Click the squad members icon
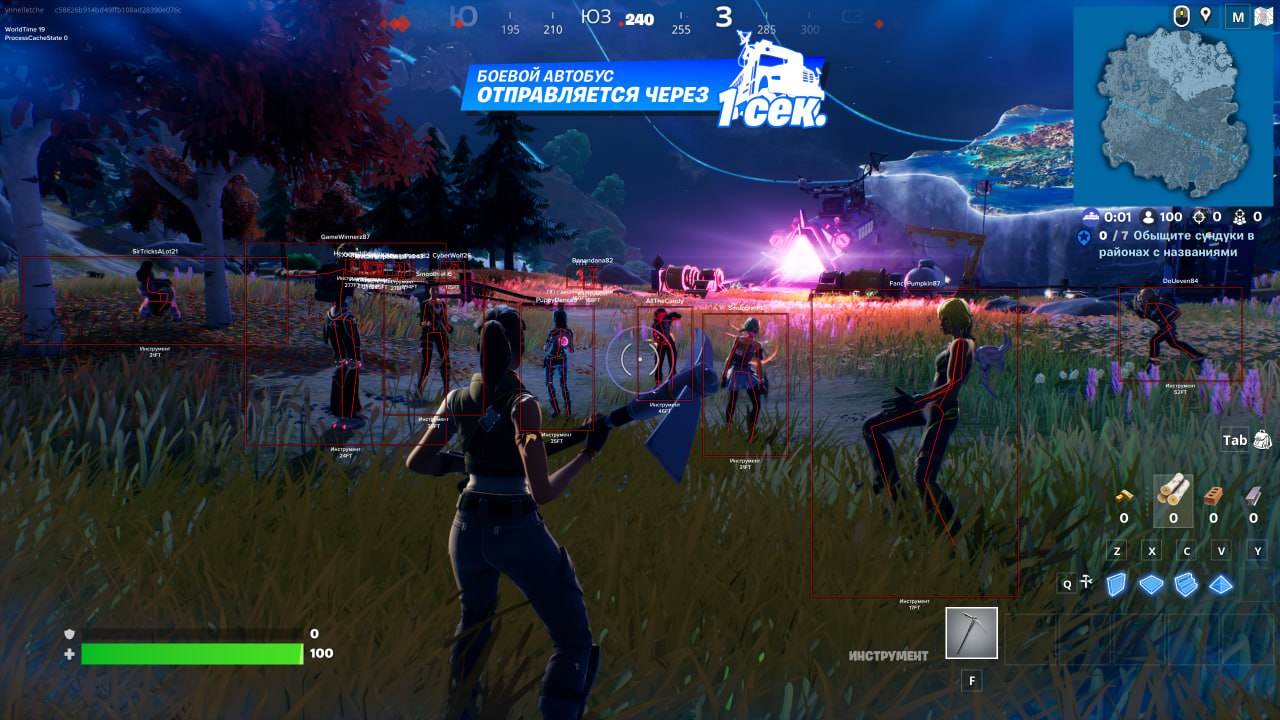The width and height of the screenshot is (1280, 720). pos(1239,217)
